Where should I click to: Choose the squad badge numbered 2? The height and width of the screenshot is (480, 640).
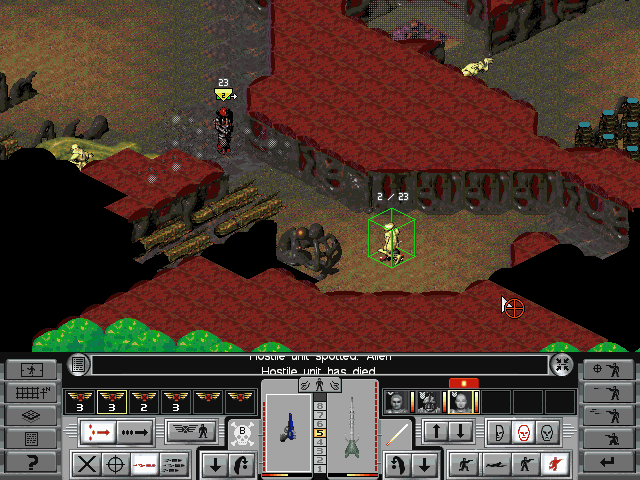[143, 402]
